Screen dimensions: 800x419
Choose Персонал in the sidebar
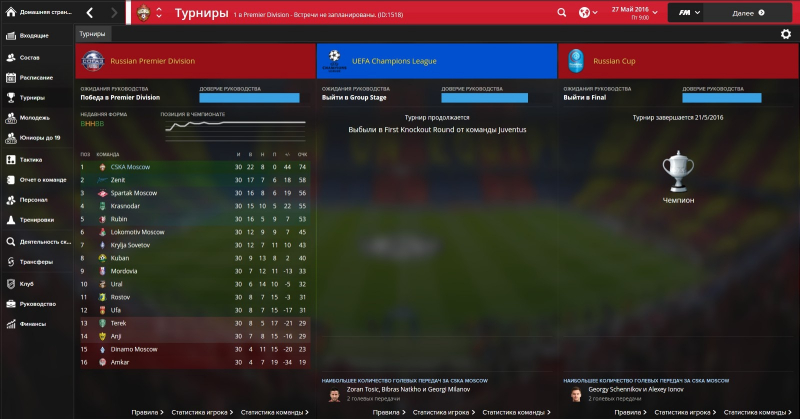34,200
